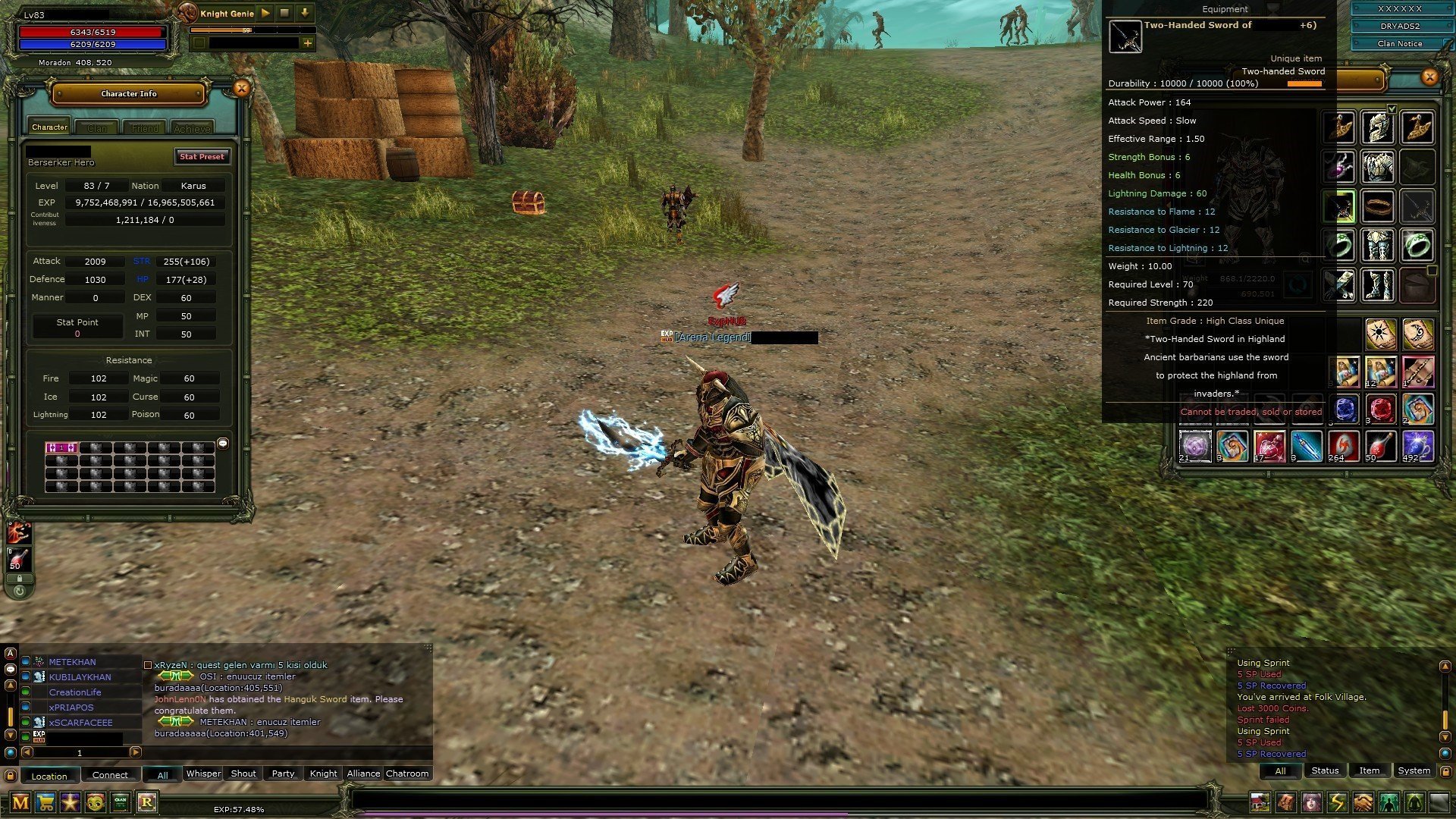Screen dimensions: 1456x819
Task: Click the handshake trade icon bottom-right
Action: pos(1361,802)
